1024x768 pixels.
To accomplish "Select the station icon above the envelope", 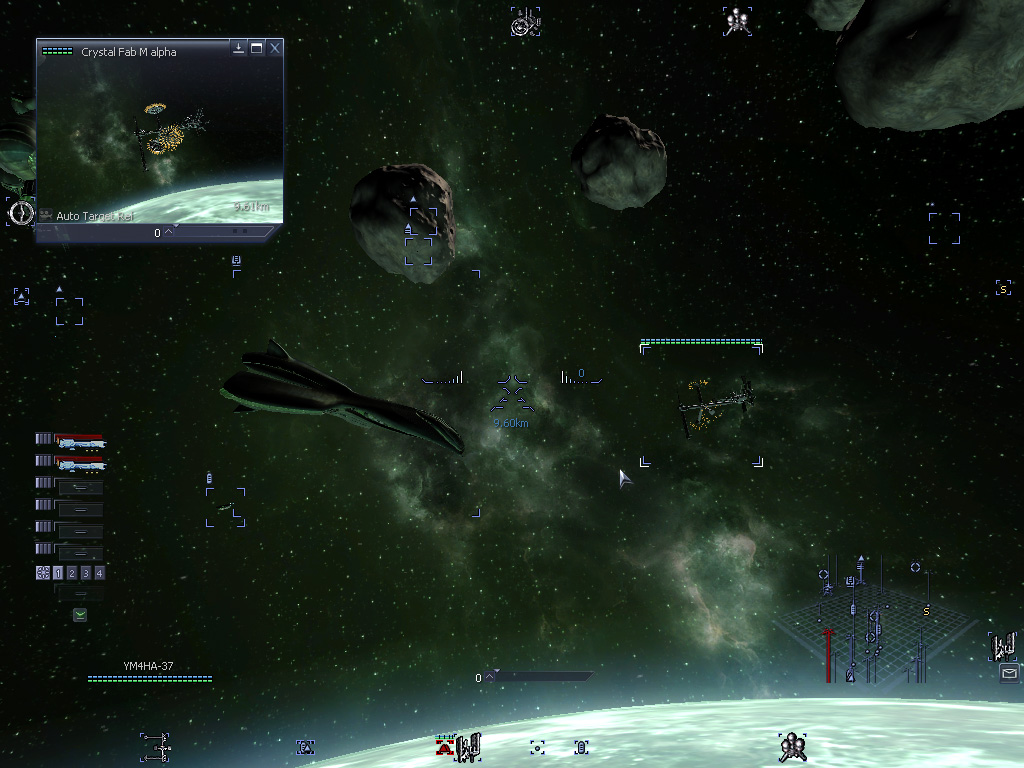I will tap(1003, 645).
